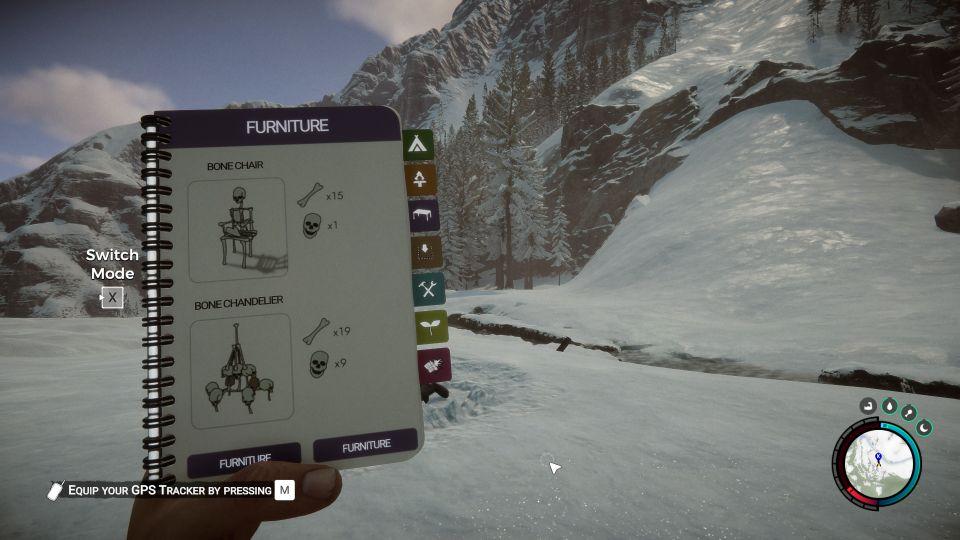
Task: Switch to the crossed axes category tab
Action: (429, 289)
